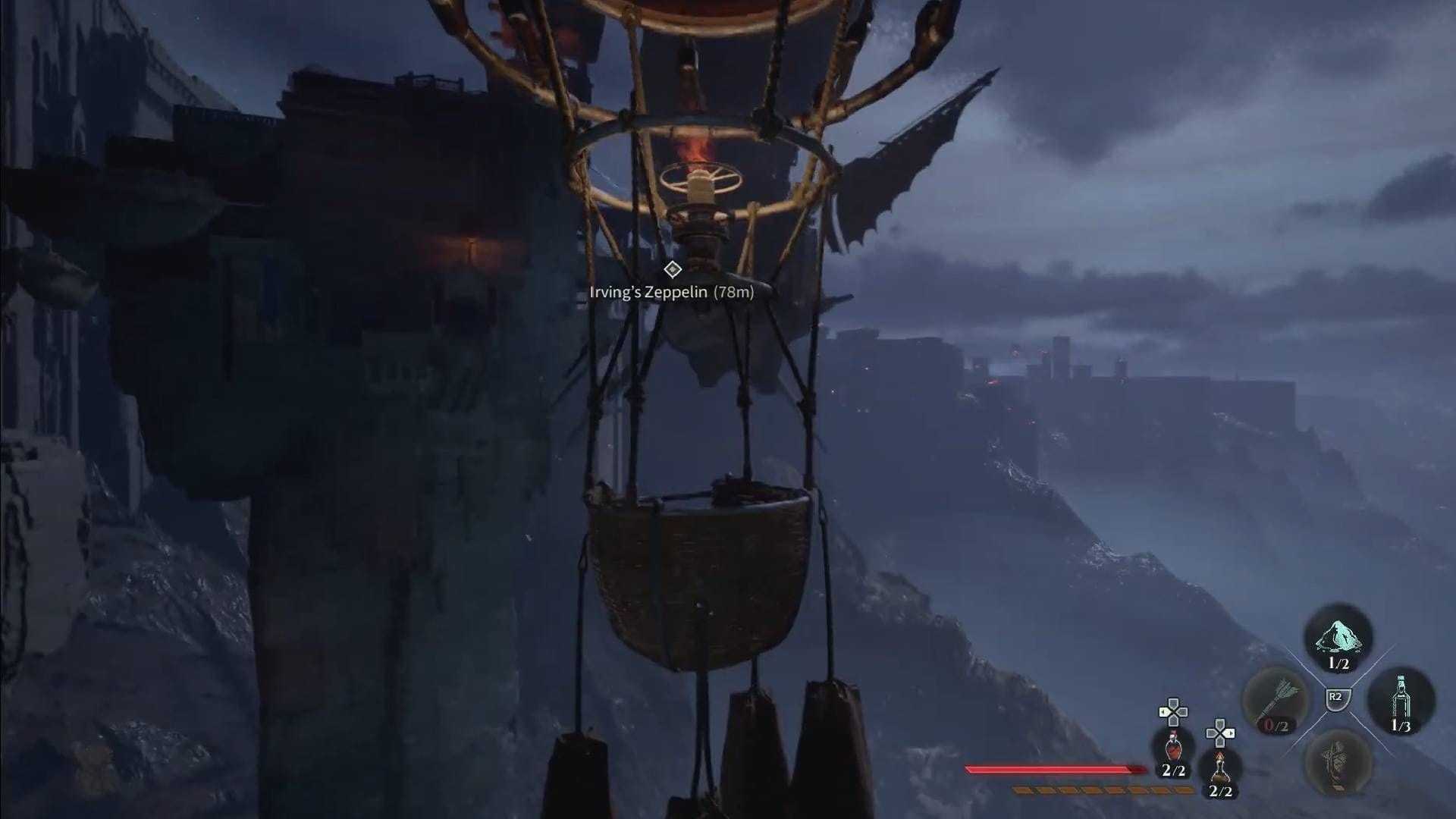Viewport: 1456px width, 819px height.
Task: Click the red health bar
Action: click(1053, 770)
